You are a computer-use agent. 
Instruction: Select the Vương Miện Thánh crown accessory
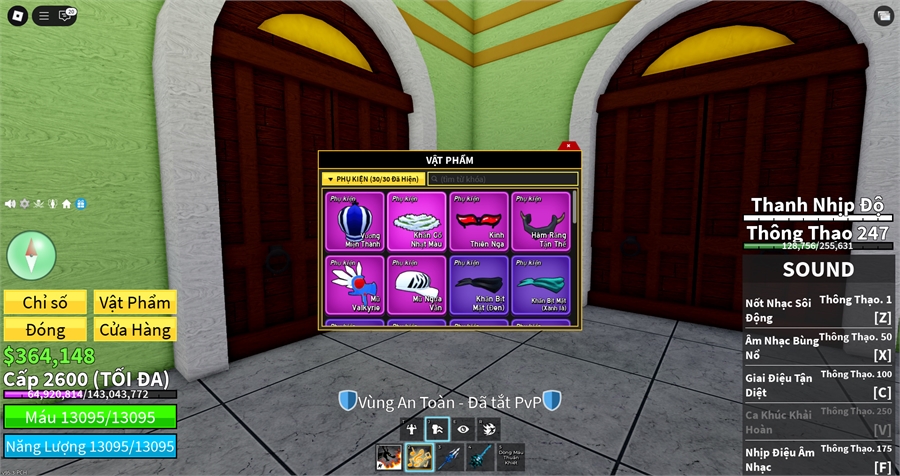click(x=355, y=221)
